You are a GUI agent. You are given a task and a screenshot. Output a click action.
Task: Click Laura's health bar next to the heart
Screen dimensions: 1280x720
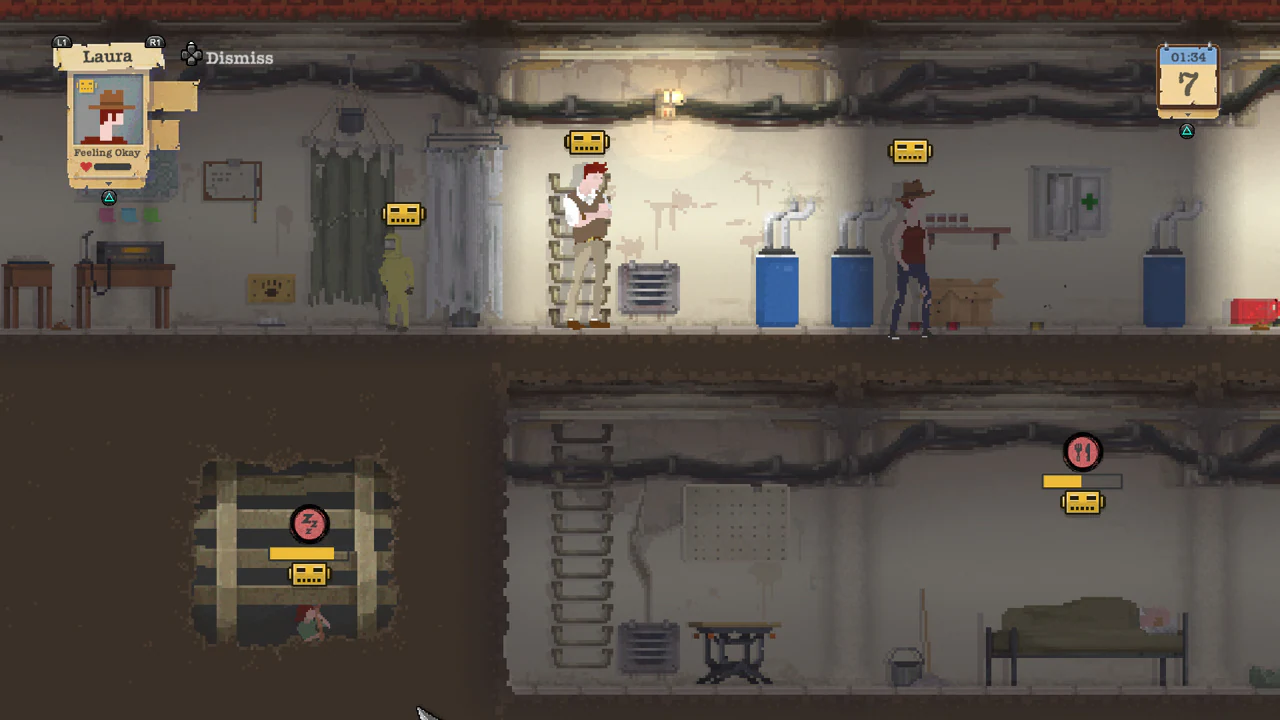click(x=110, y=167)
